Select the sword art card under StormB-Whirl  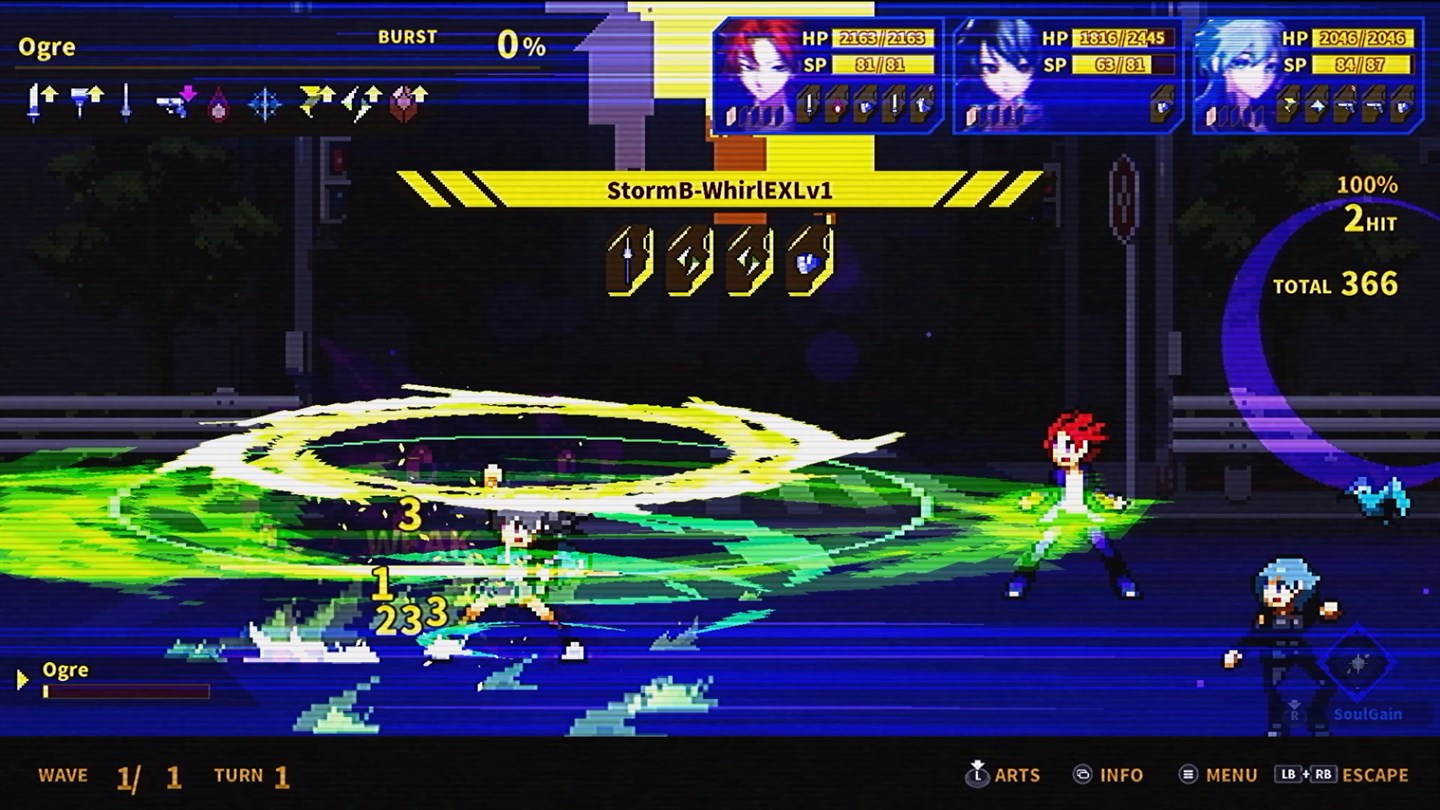click(x=630, y=260)
